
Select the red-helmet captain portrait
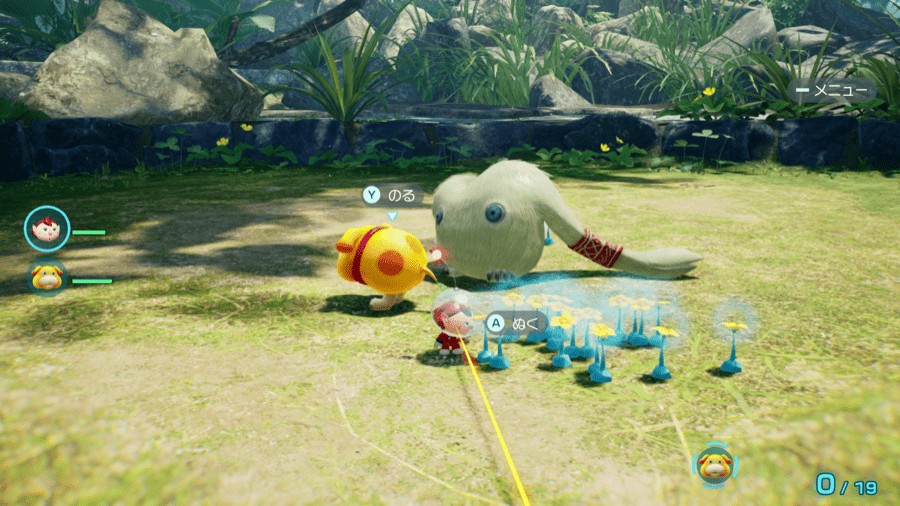(x=47, y=230)
